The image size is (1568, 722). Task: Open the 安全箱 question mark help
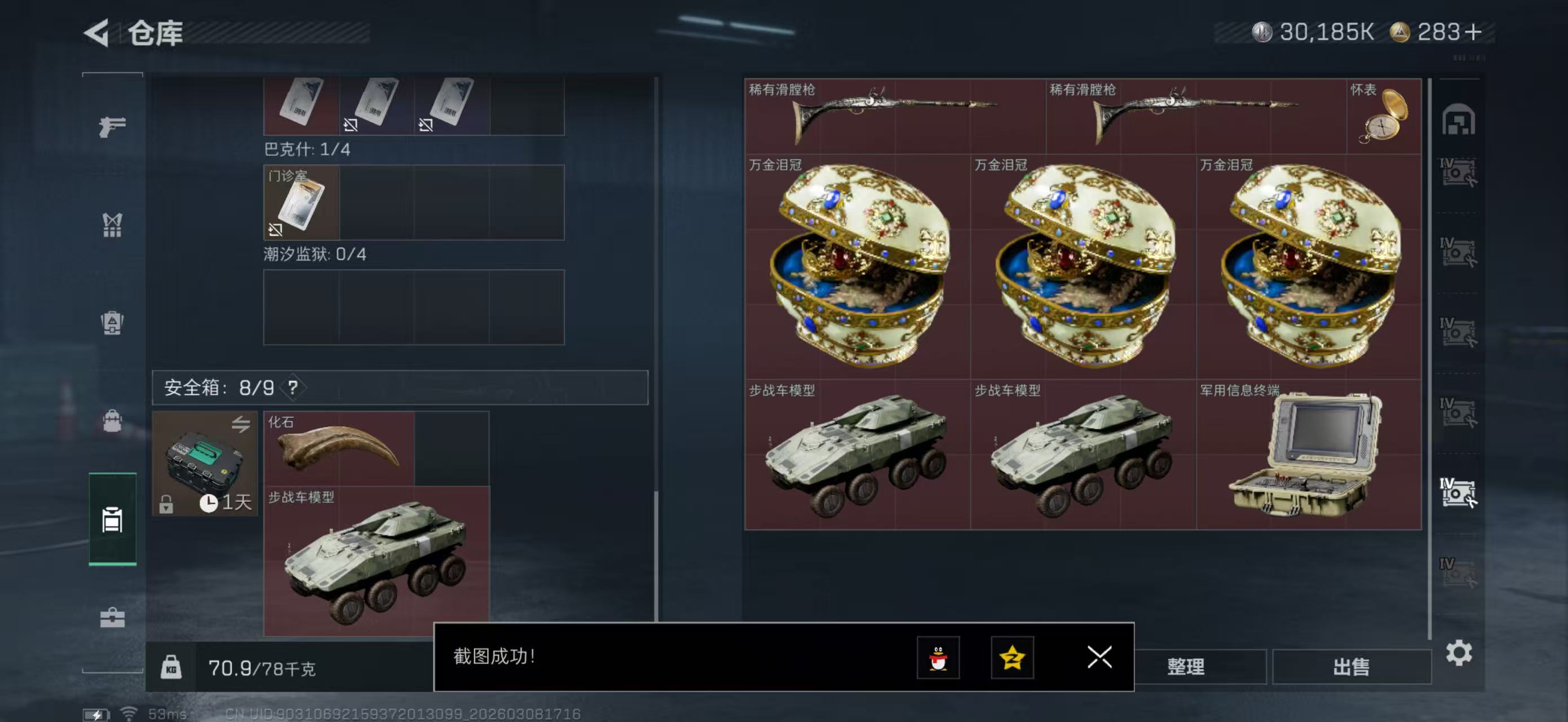(x=293, y=388)
